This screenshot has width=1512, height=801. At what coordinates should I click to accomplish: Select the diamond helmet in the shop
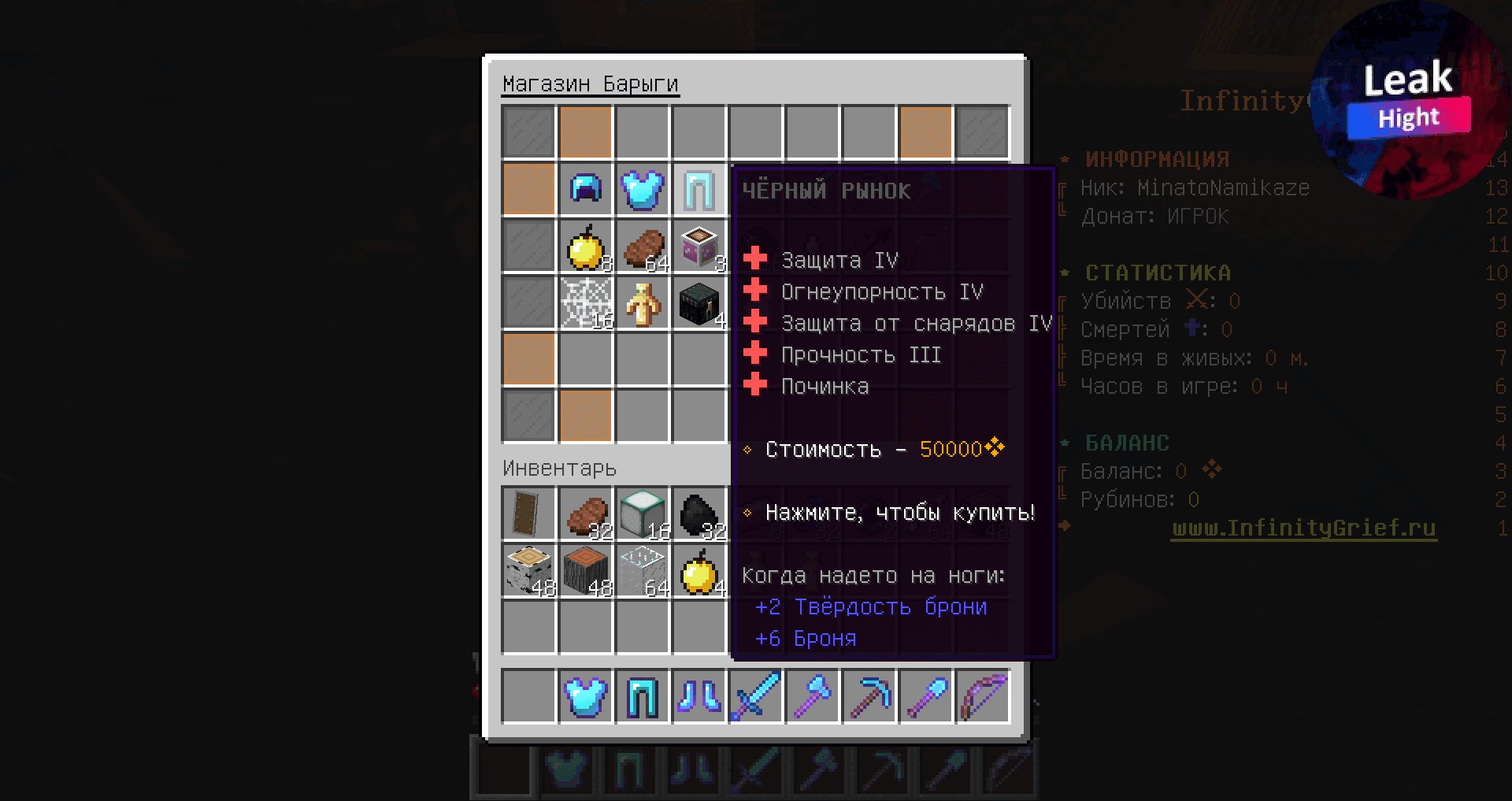pyautogui.click(x=586, y=189)
